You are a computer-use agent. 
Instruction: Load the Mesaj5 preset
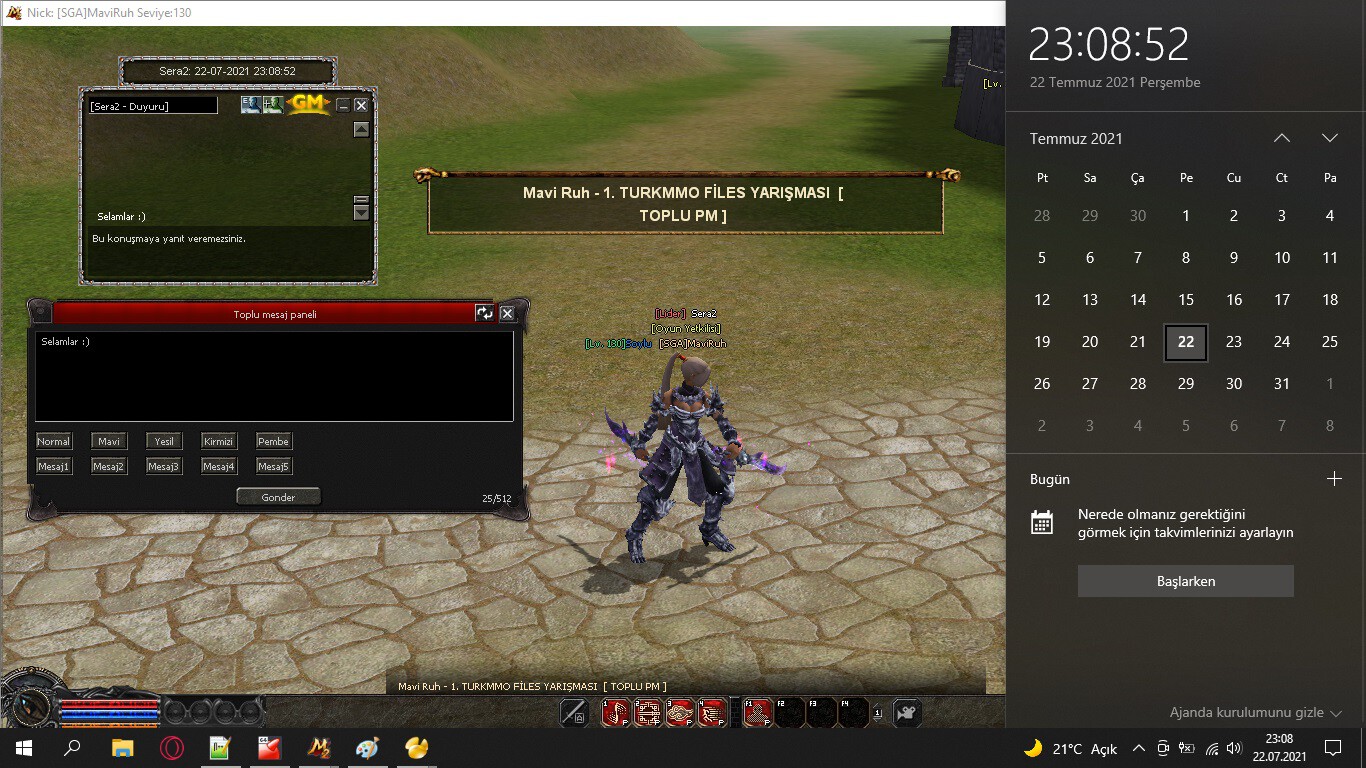(x=273, y=466)
